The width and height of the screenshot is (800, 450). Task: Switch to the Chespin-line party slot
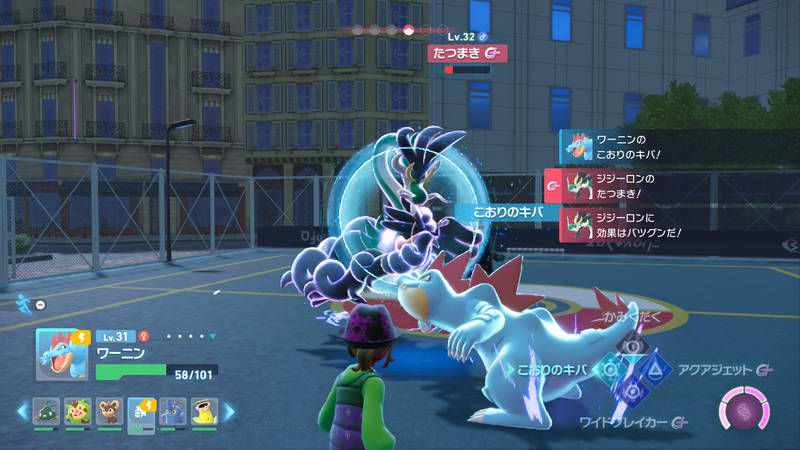tap(76, 412)
